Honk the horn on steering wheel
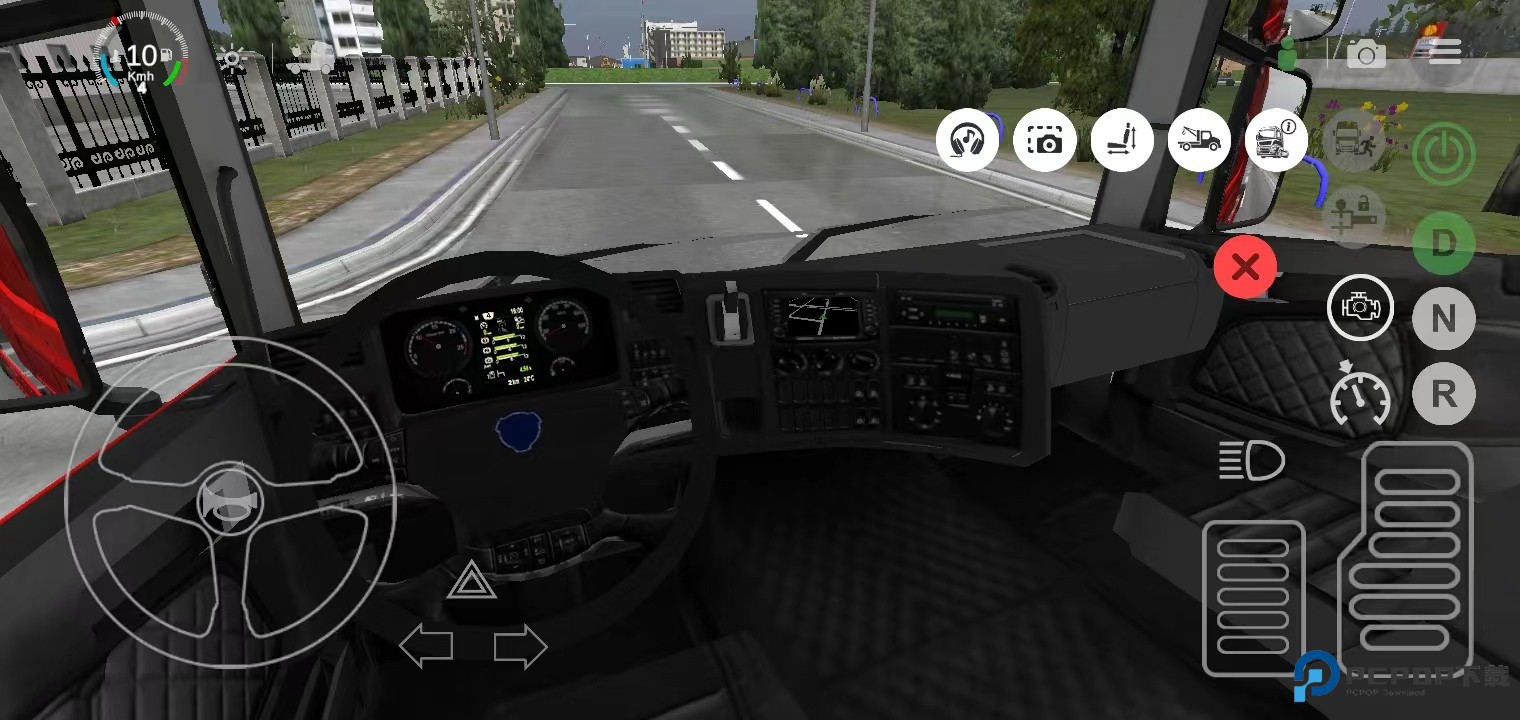Screen dimensions: 1520x720 click(x=229, y=502)
